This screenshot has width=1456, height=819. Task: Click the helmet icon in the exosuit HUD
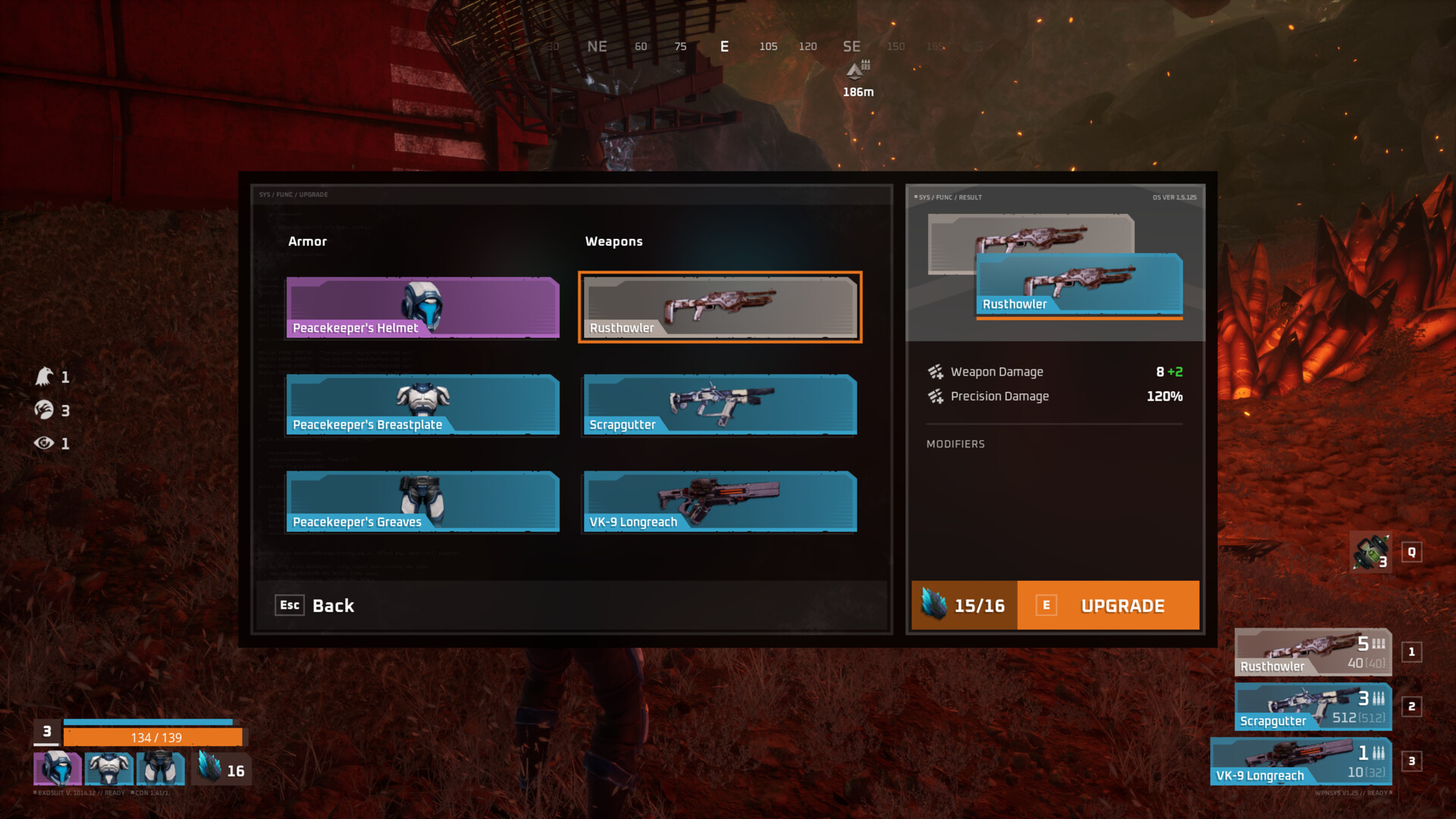(x=58, y=768)
